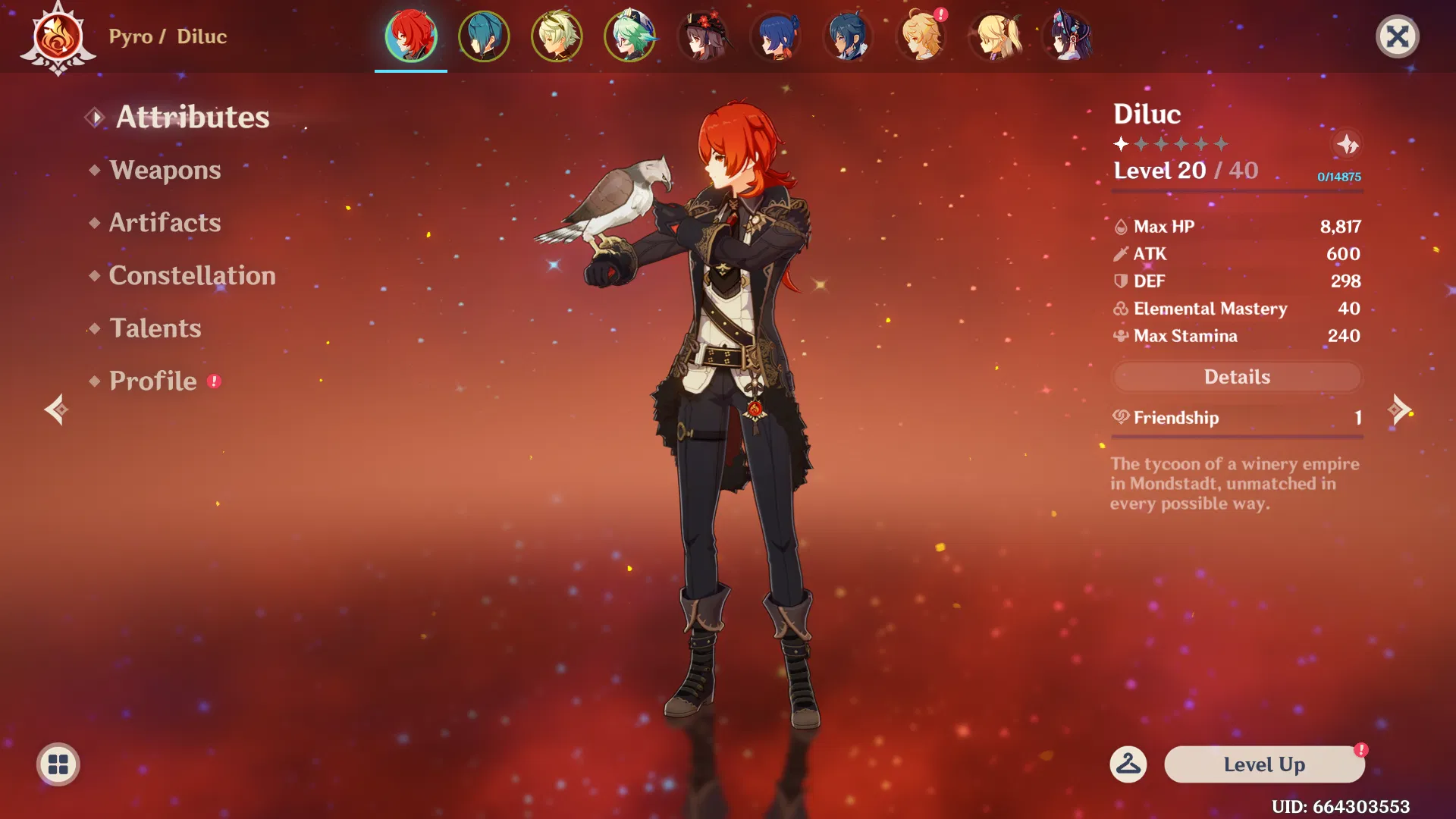Screen dimensions: 1456x819
Task: Open the Details panel
Action: tap(1237, 377)
